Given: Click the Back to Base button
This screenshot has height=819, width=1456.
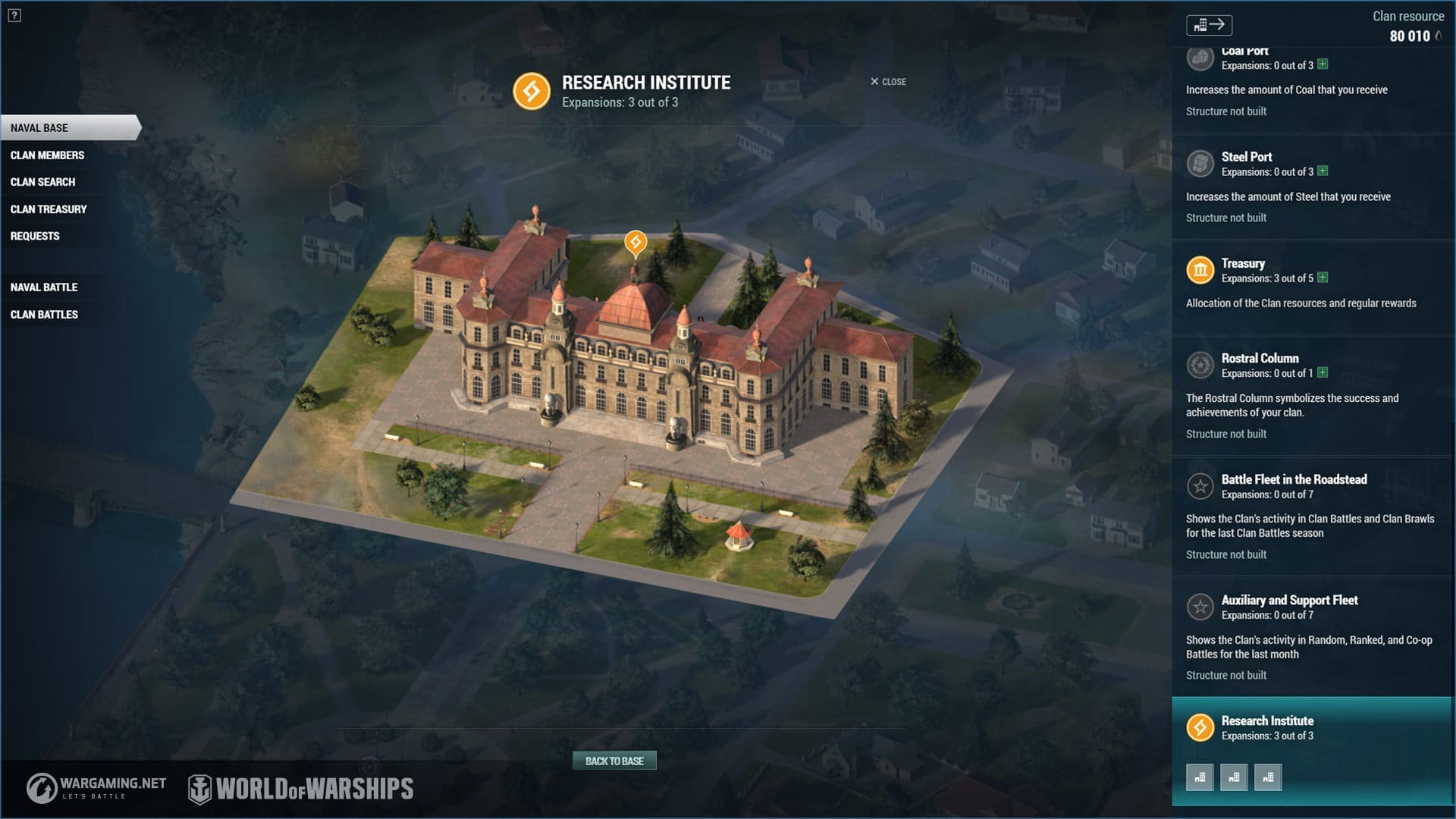Looking at the screenshot, I should [x=614, y=761].
